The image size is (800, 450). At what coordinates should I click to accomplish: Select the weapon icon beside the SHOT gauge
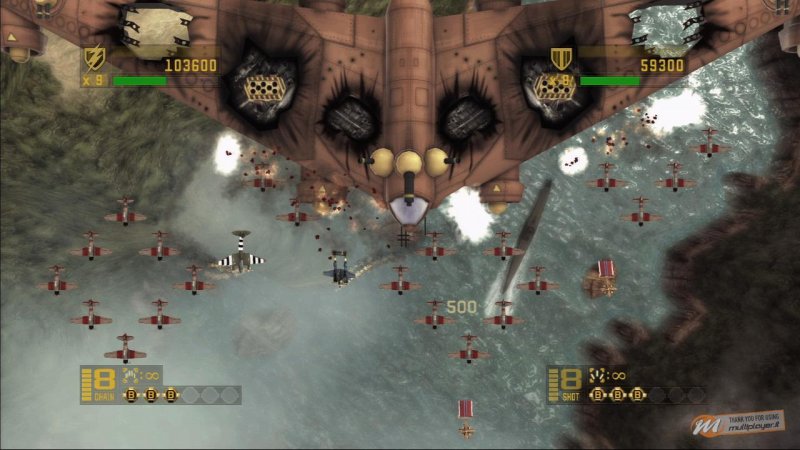click(x=598, y=375)
